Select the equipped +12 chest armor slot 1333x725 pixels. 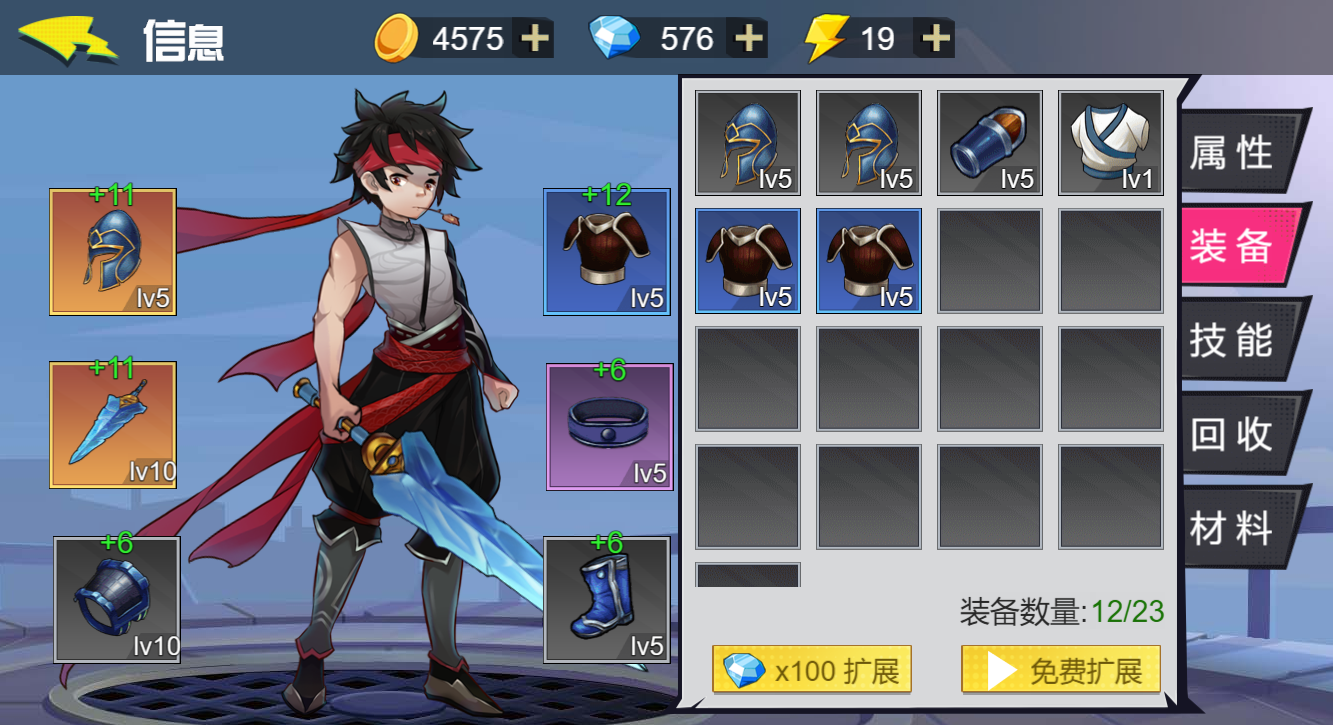click(607, 252)
